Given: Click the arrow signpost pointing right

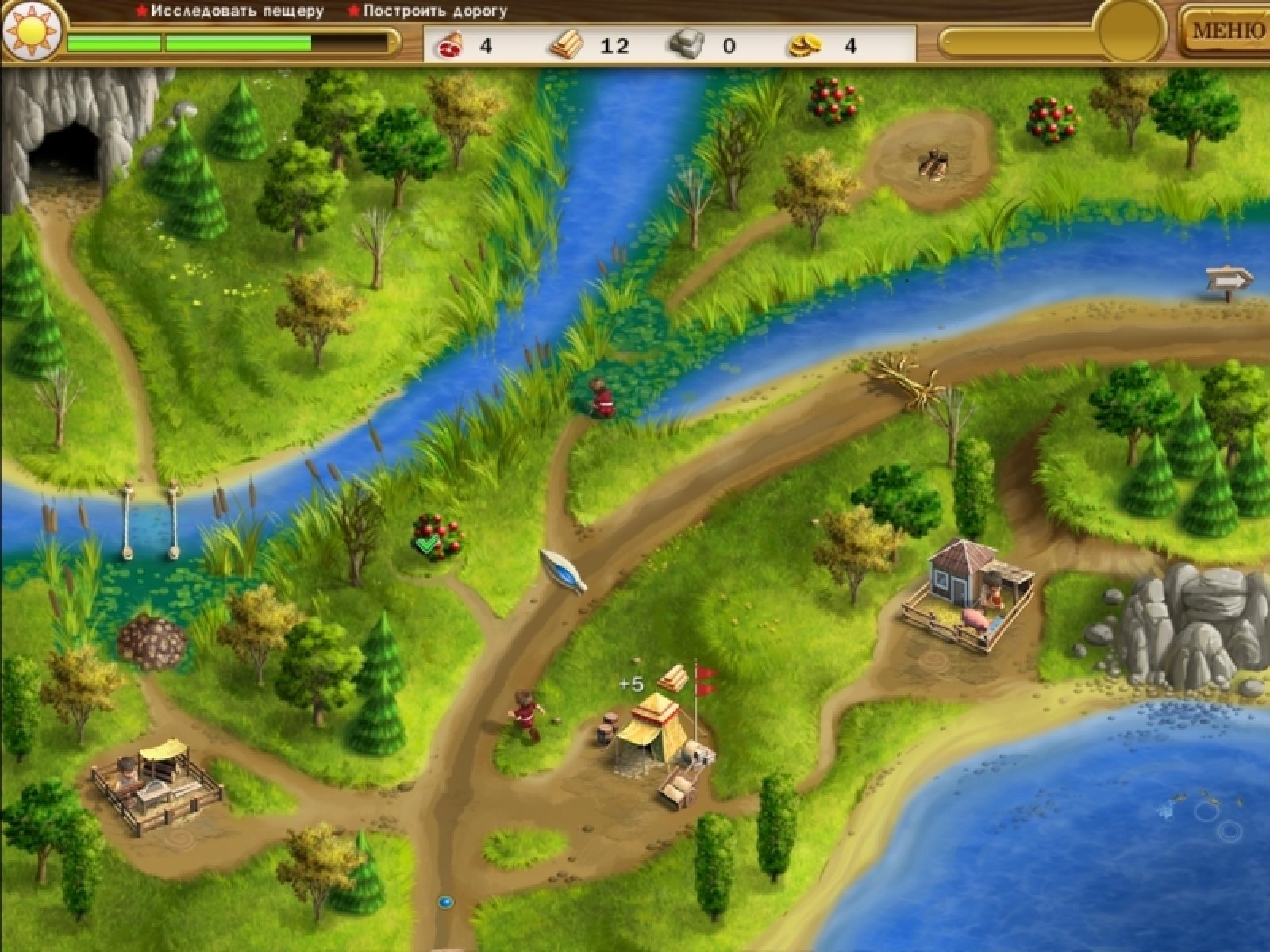Looking at the screenshot, I should click(x=1229, y=279).
